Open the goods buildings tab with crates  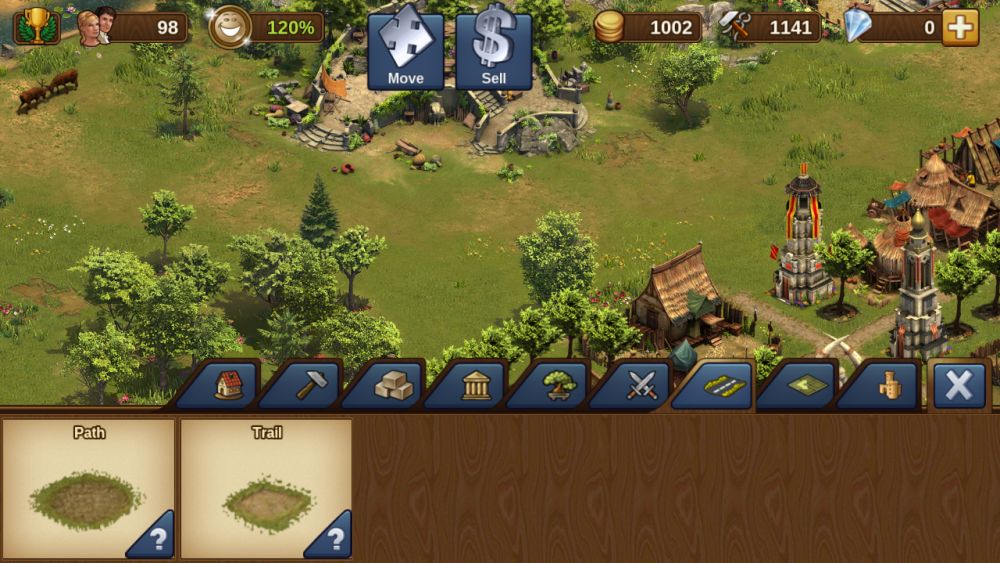392,385
